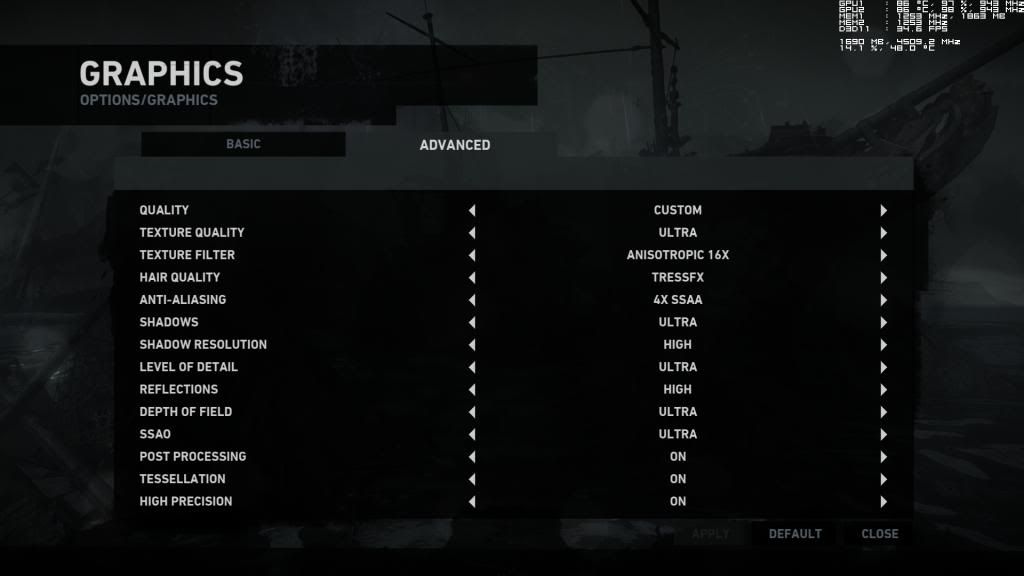Click the left arrow for Depth of Field
The width and height of the screenshot is (1024, 576).
472,412
